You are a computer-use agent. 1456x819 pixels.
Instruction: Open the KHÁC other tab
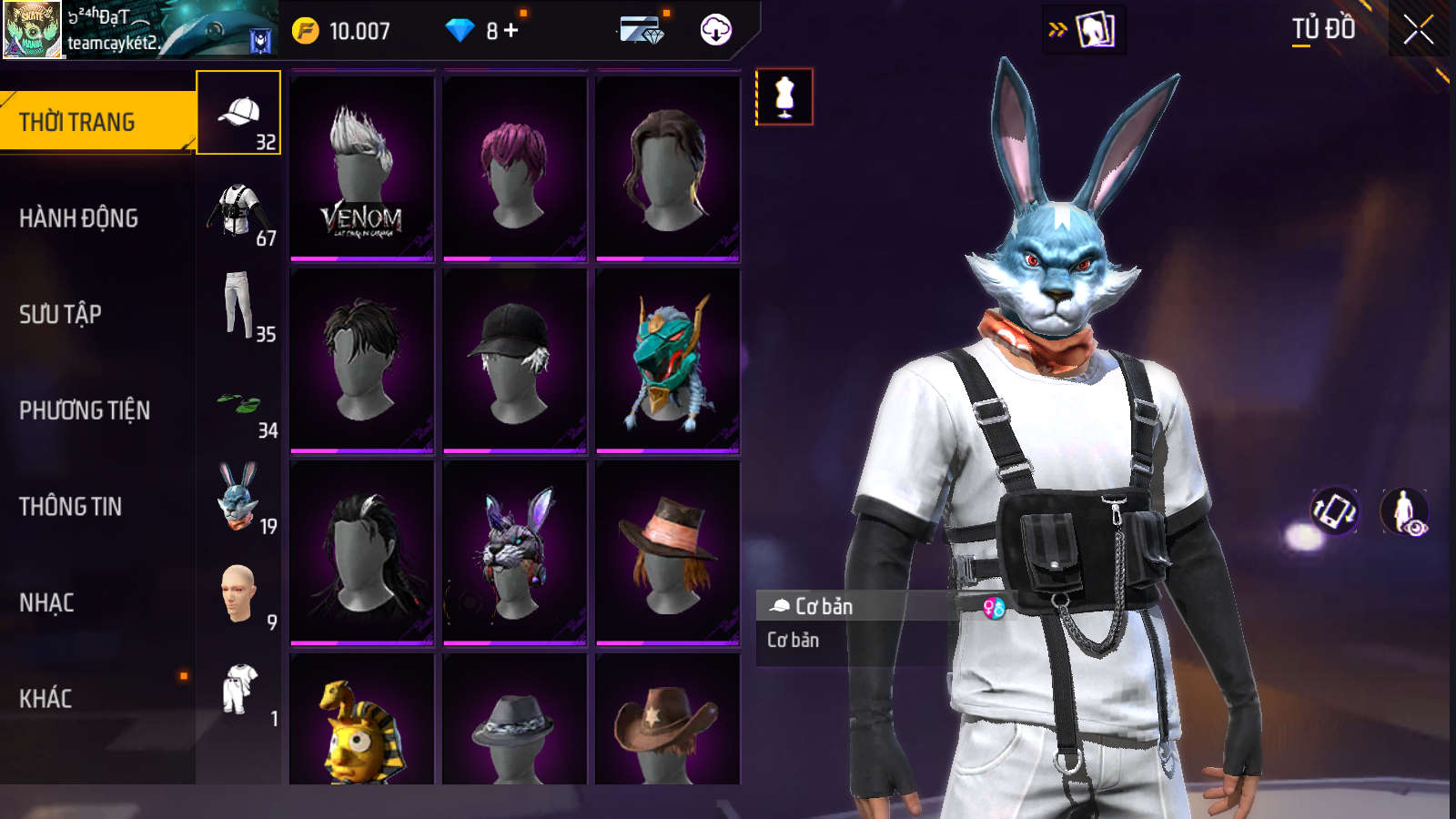(45, 699)
